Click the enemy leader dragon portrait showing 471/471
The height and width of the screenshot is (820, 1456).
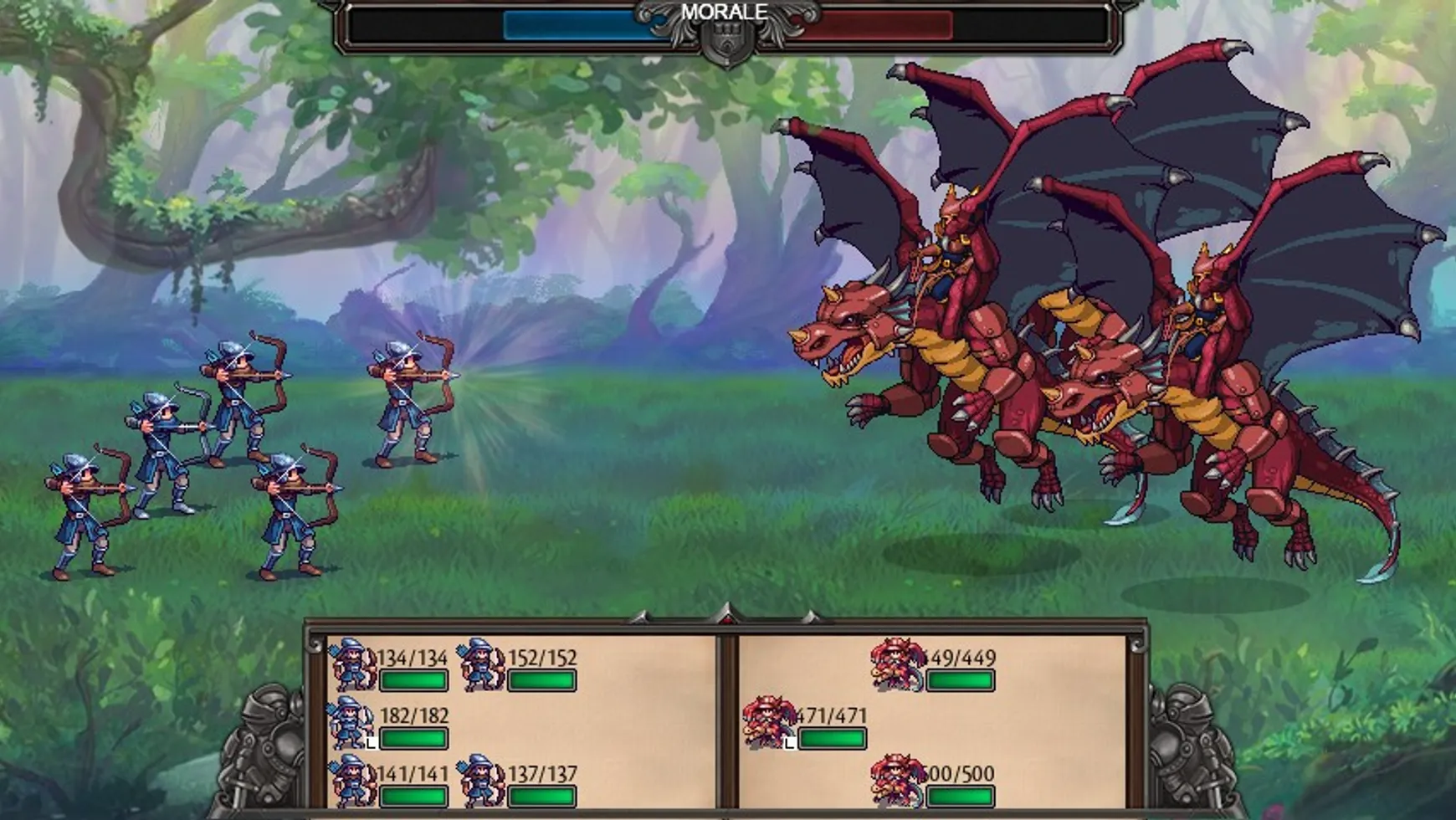766,721
